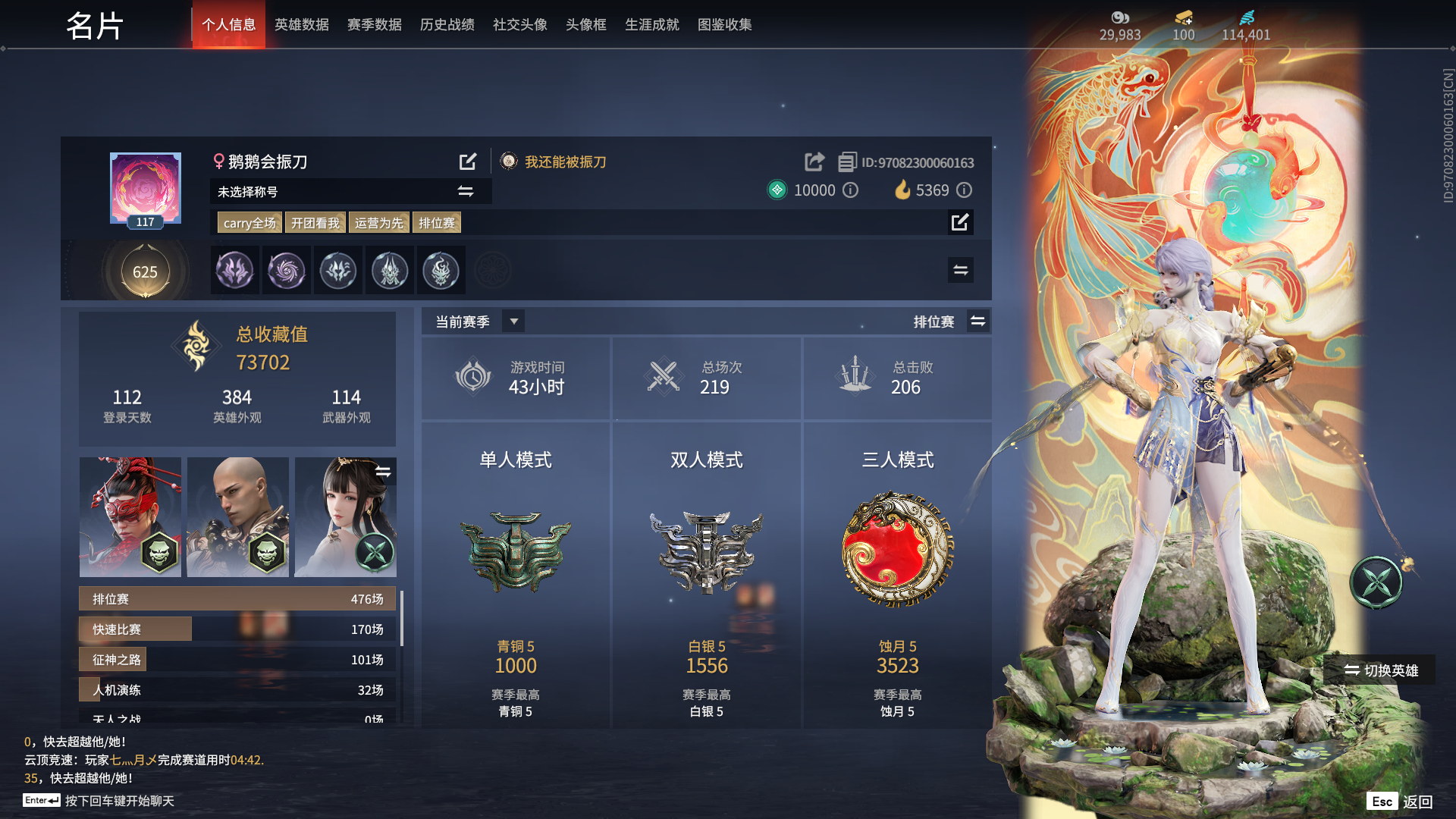Click the gold coin icon in the top bar
Viewport: 1456px width, 819px height.
tap(1182, 18)
